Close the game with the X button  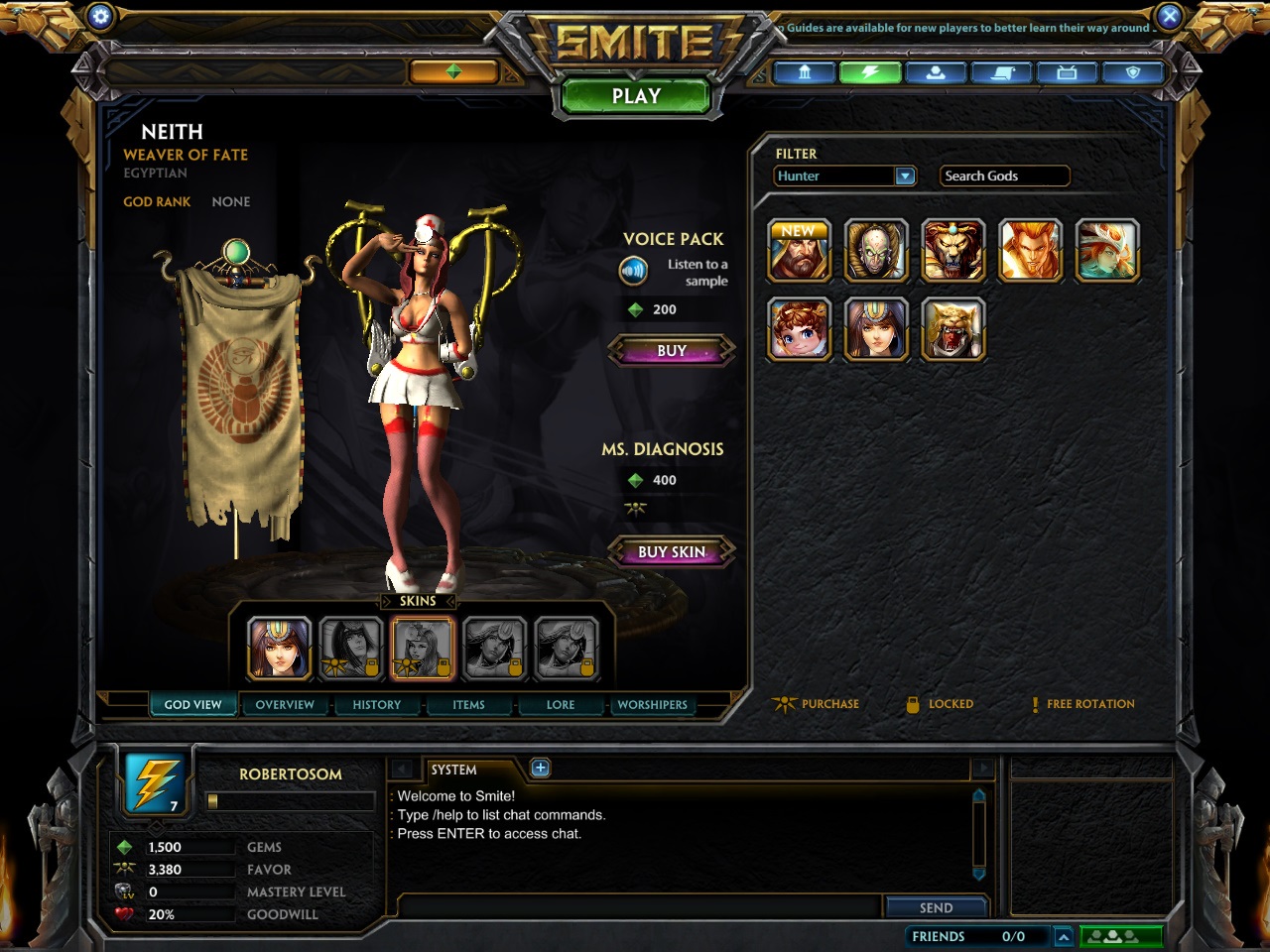click(1170, 16)
